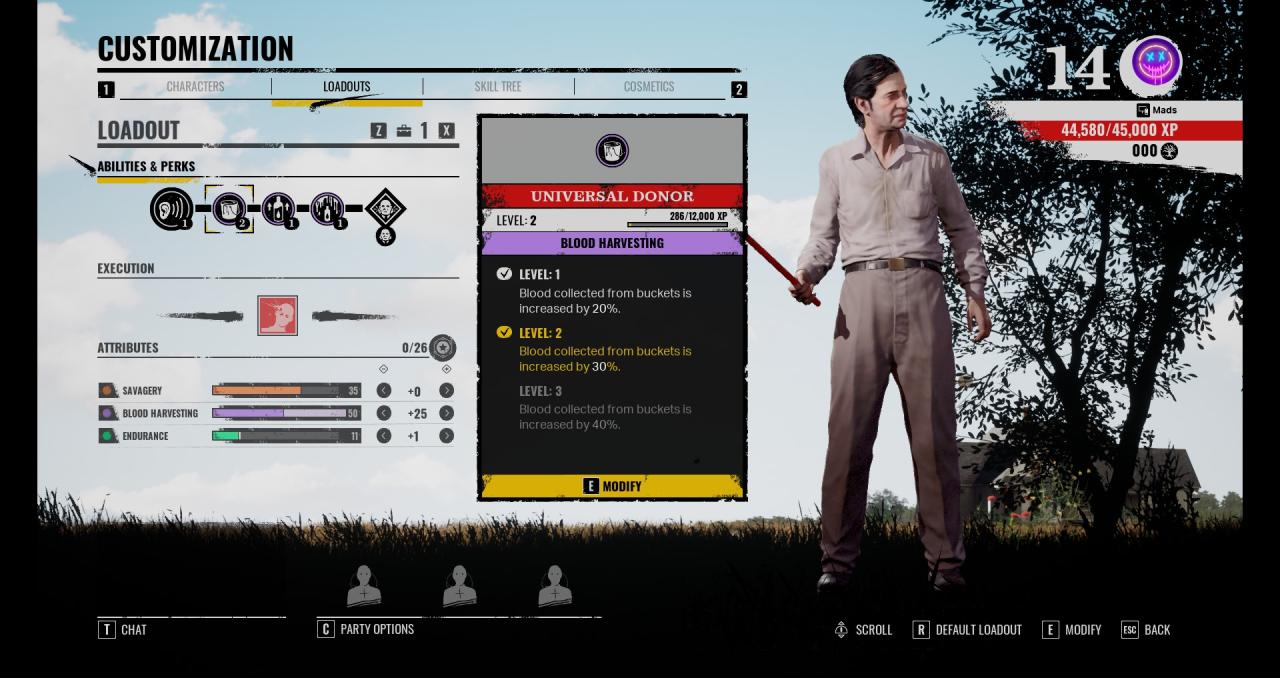The width and height of the screenshot is (1280, 678).
Task: Open the Skill Tree tab
Action: point(498,87)
